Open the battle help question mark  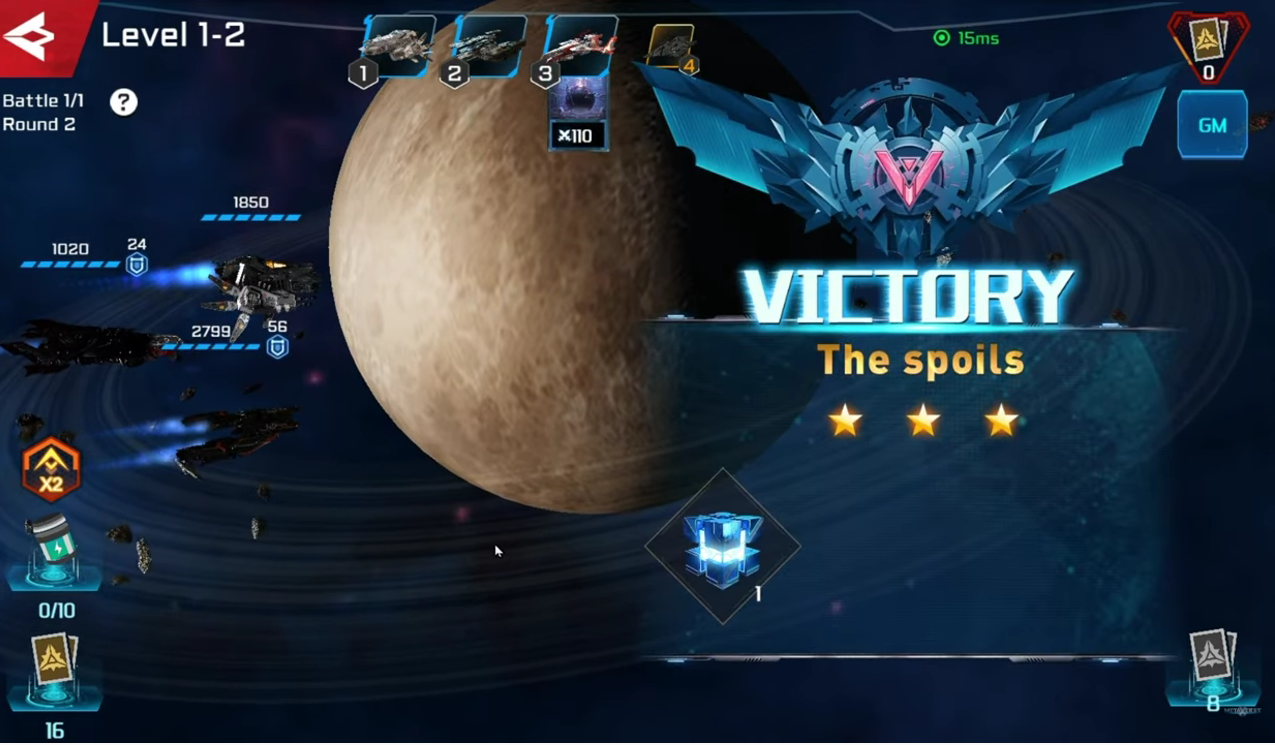pyautogui.click(x=124, y=102)
